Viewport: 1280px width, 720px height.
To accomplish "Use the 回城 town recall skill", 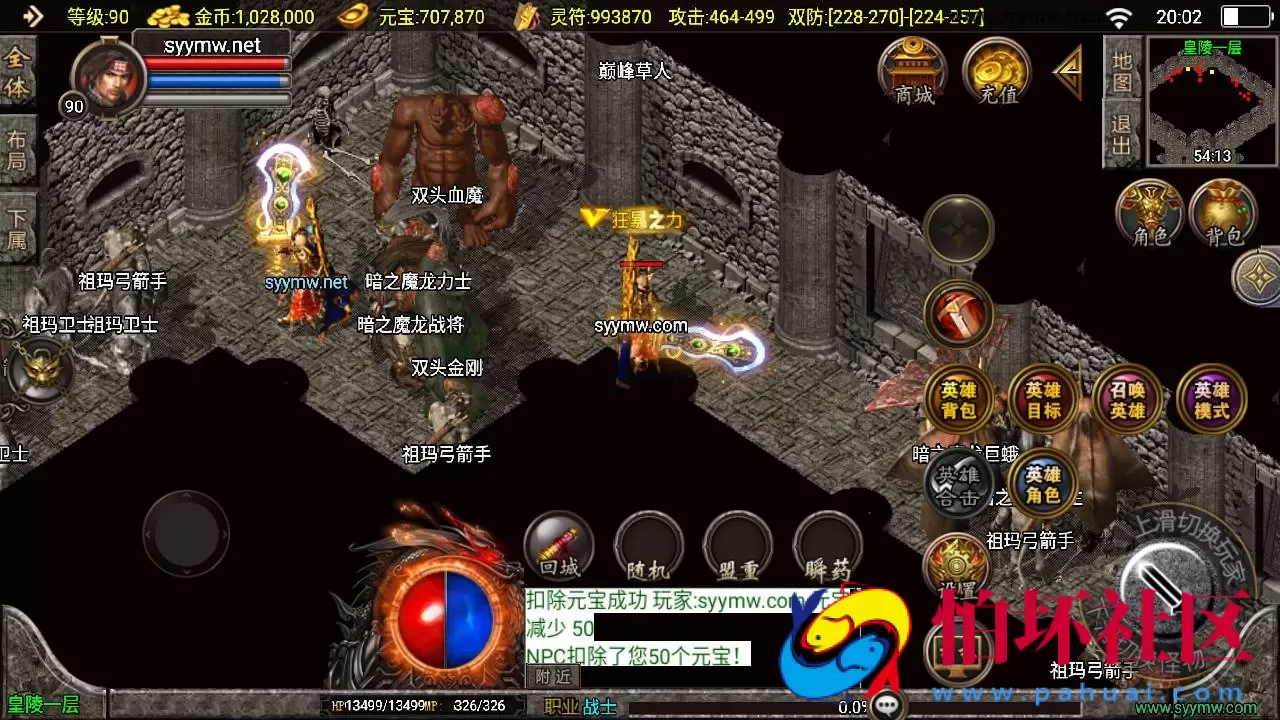I will 558,545.
